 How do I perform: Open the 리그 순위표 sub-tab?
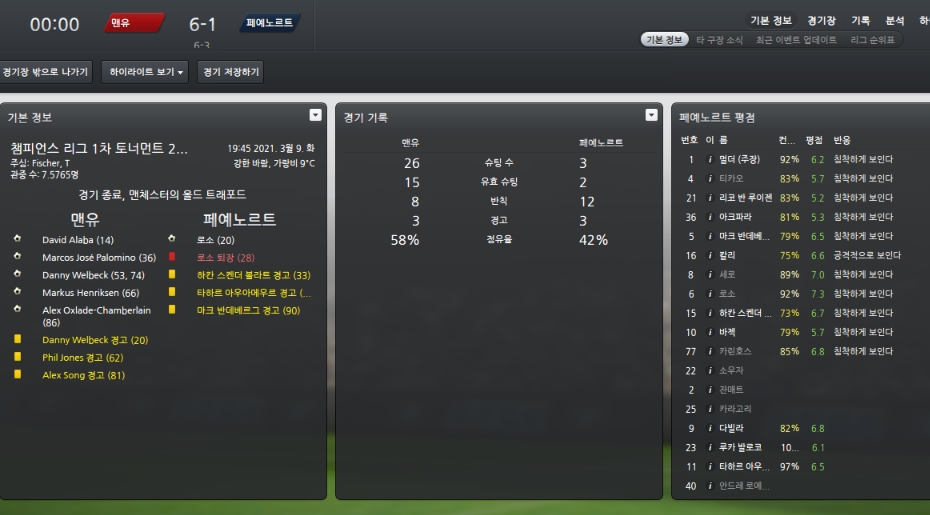tap(872, 40)
